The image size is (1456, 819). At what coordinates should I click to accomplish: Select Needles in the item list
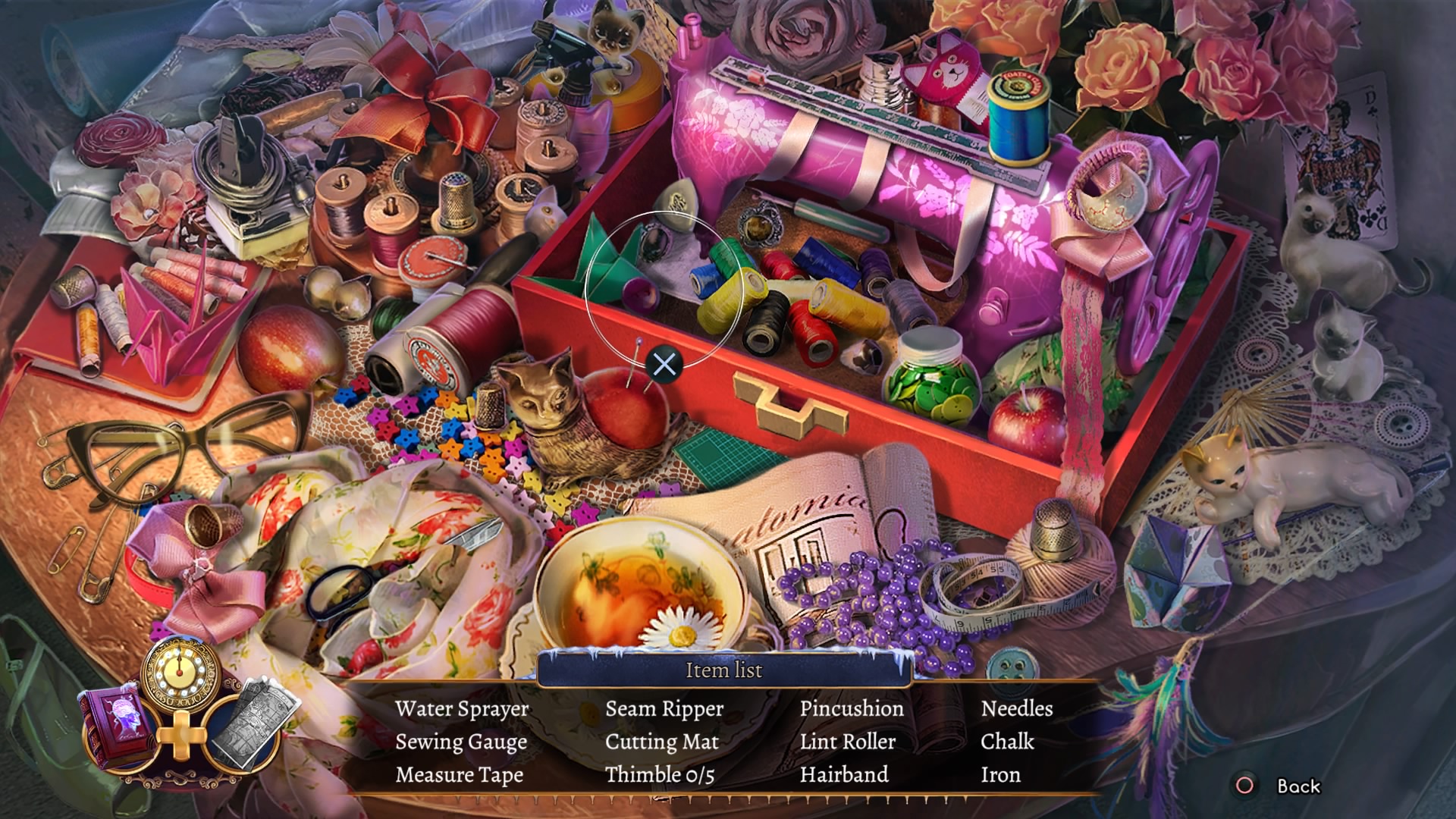click(x=1017, y=708)
